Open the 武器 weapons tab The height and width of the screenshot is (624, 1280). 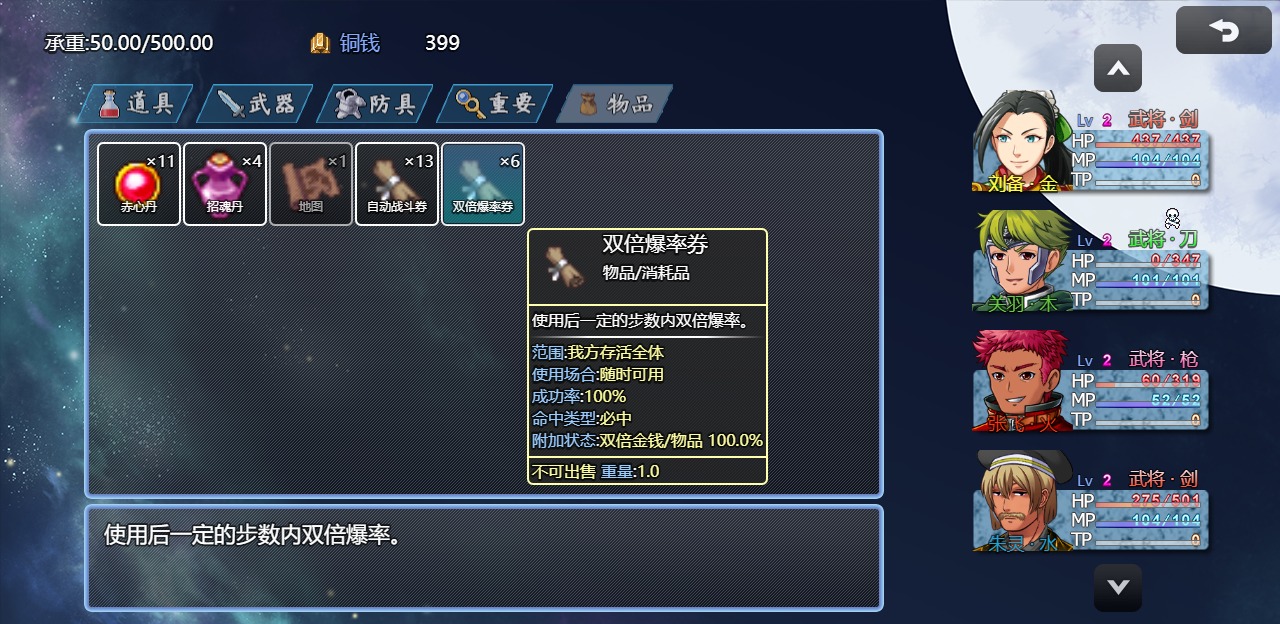point(256,104)
